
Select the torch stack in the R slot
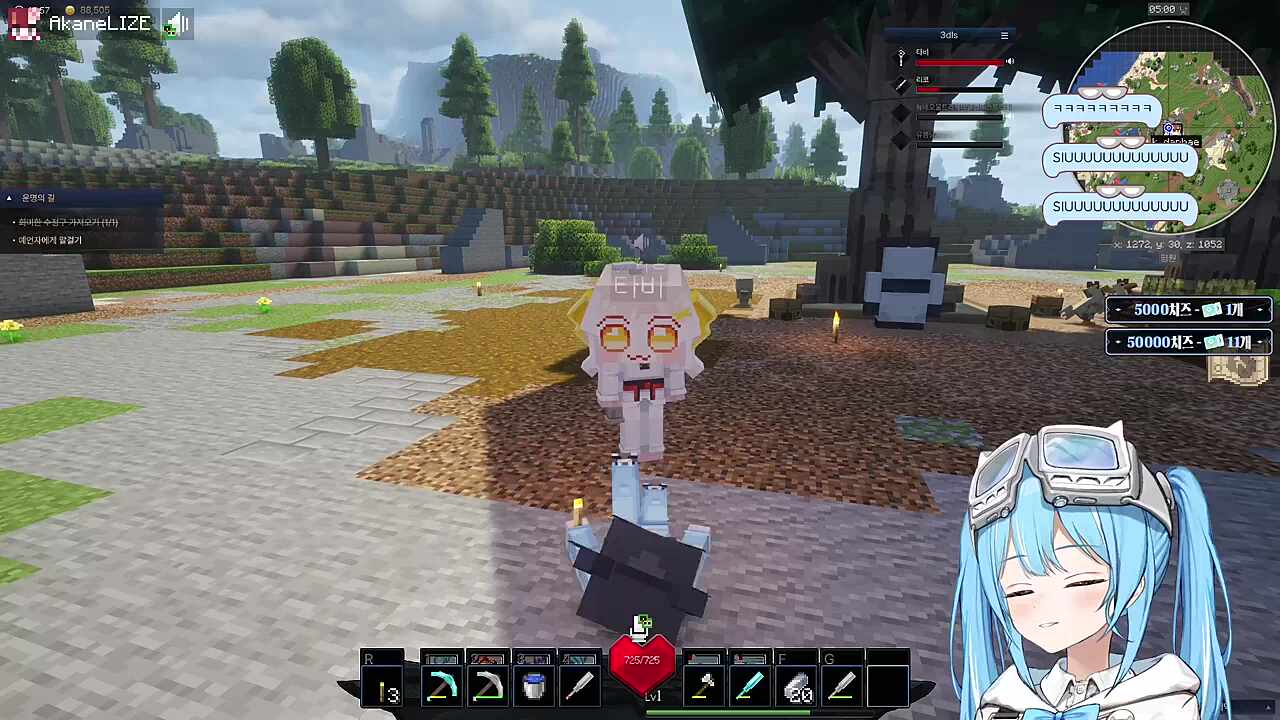(x=384, y=688)
